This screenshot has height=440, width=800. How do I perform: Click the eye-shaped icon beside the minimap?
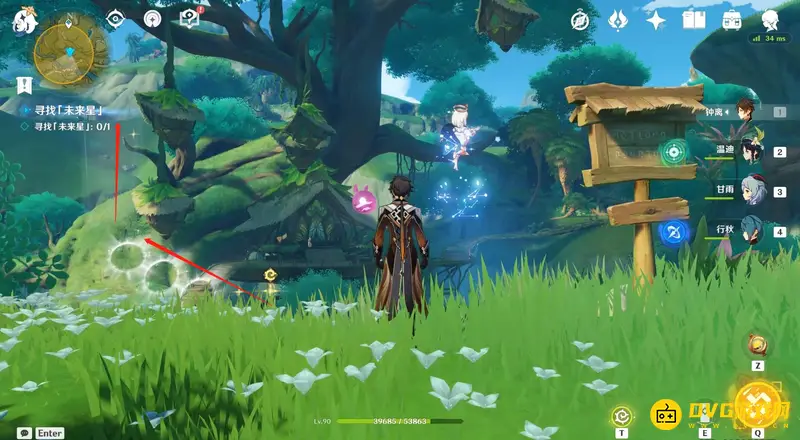(115, 18)
